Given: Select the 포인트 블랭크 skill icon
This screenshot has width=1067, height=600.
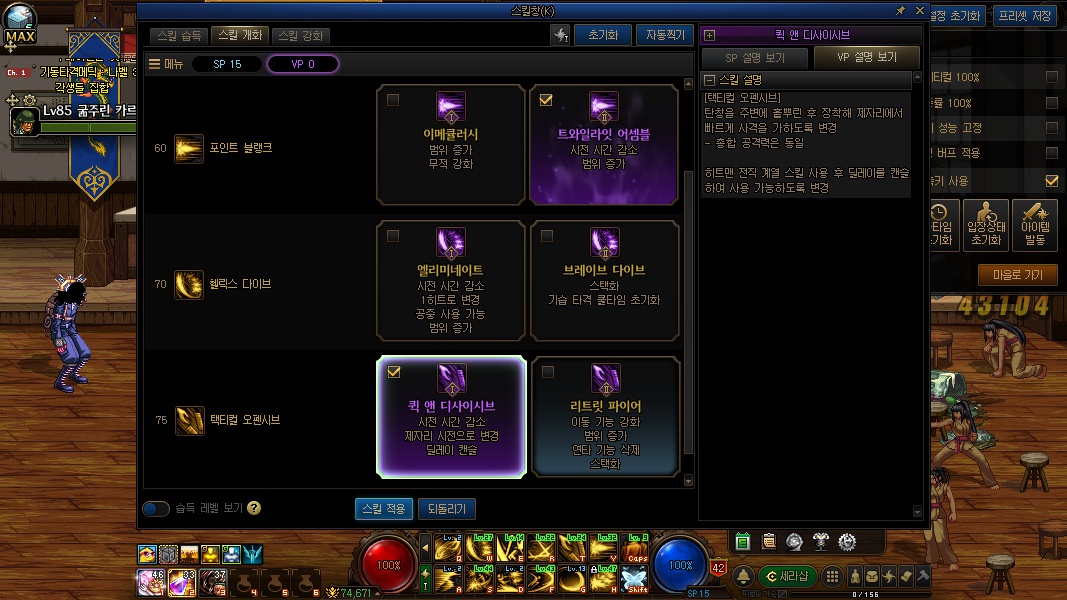Looking at the screenshot, I should click(188, 148).
